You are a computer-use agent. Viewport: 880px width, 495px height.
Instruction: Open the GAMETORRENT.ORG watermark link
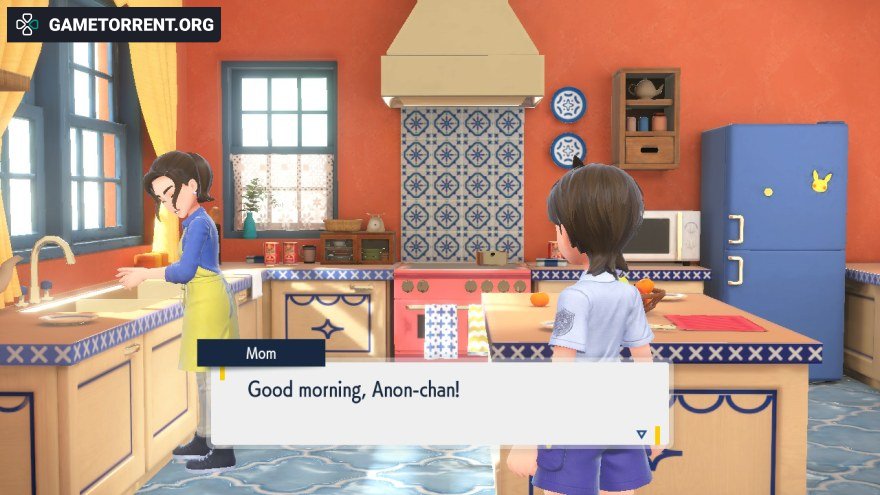(x=114, y=24)
